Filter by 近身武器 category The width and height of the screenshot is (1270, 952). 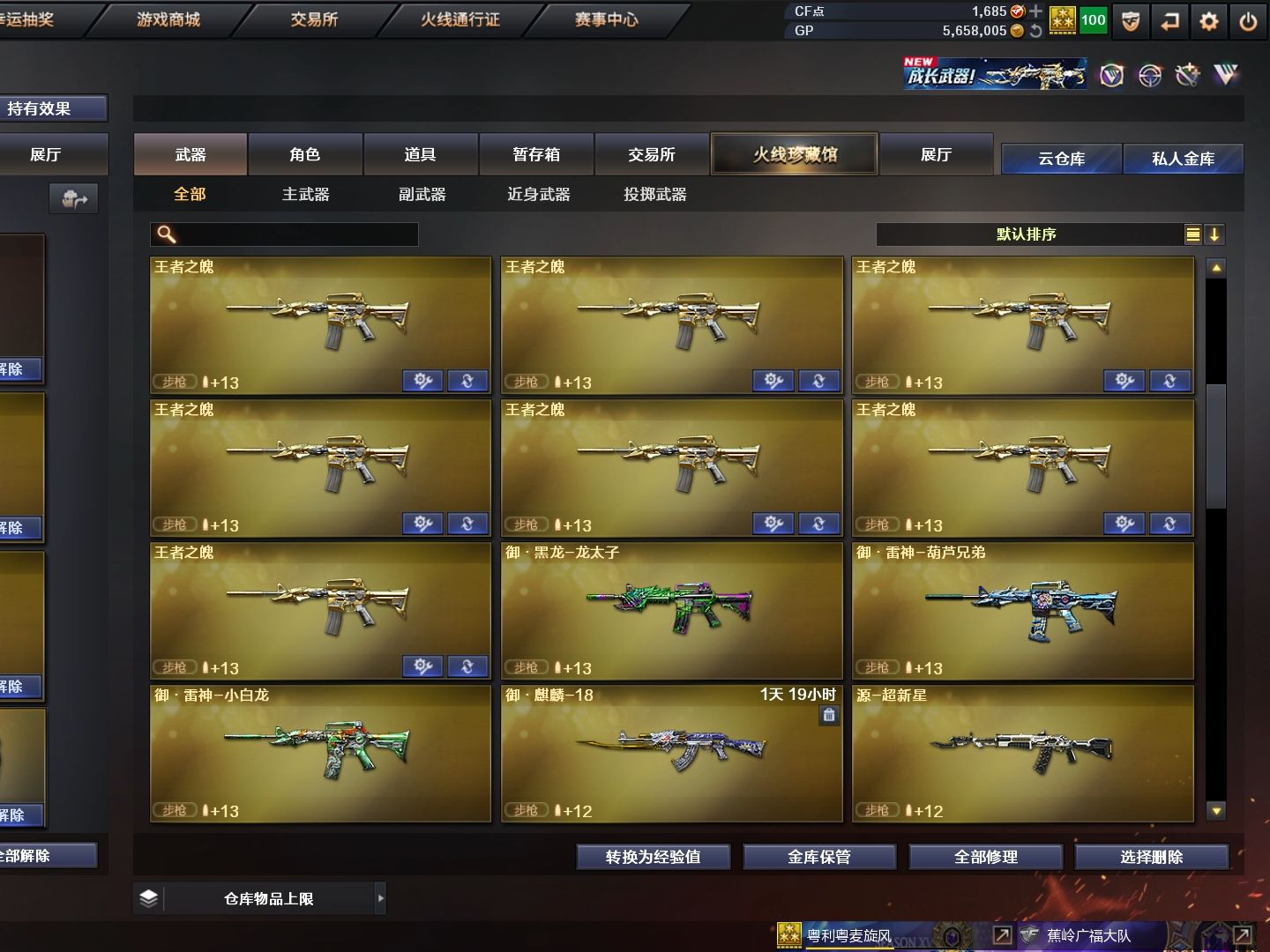click(538, 195)
